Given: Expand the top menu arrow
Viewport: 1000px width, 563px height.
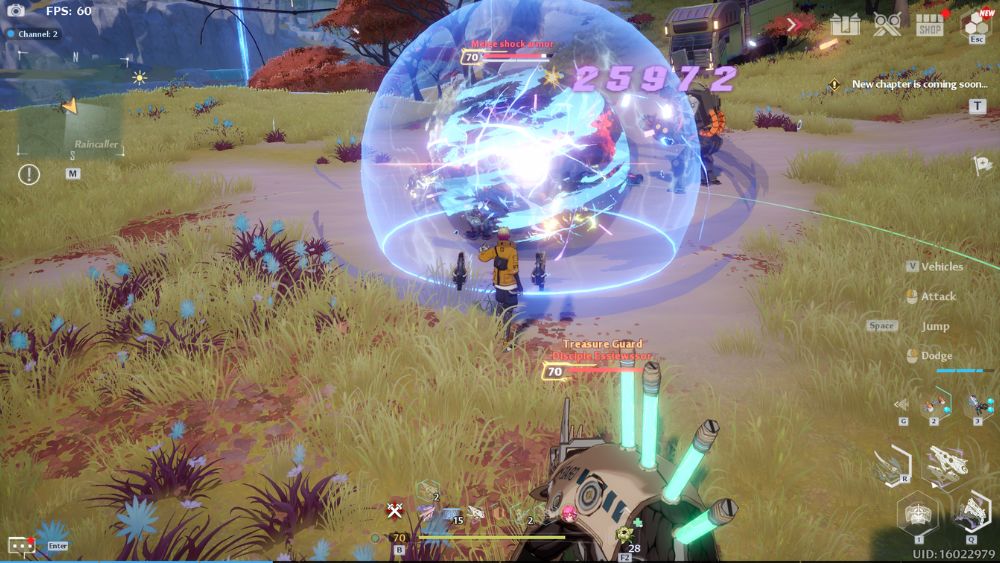Looking at the screenshot, I should tap(795, 24).
